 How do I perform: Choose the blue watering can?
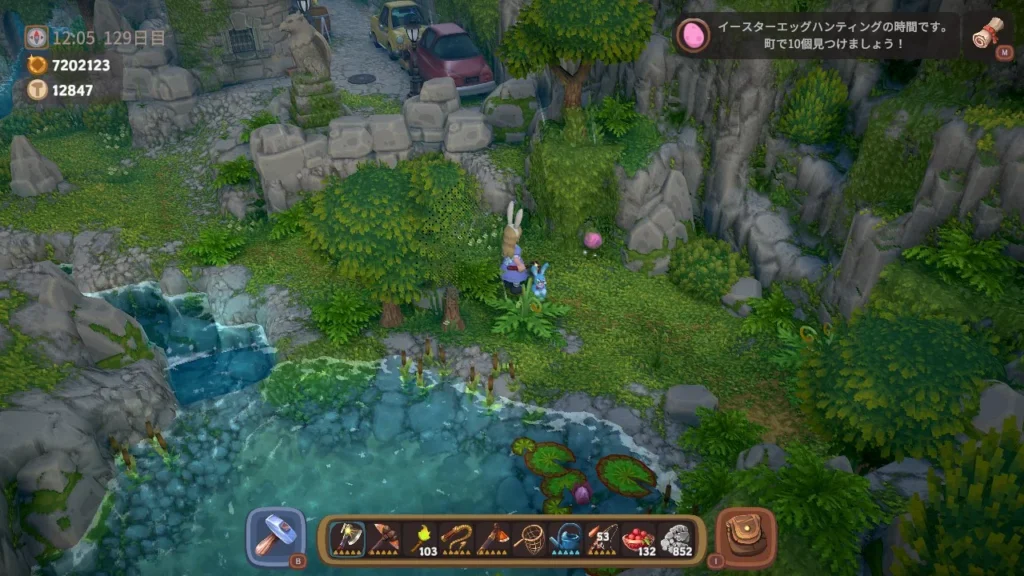click(565, 540)
